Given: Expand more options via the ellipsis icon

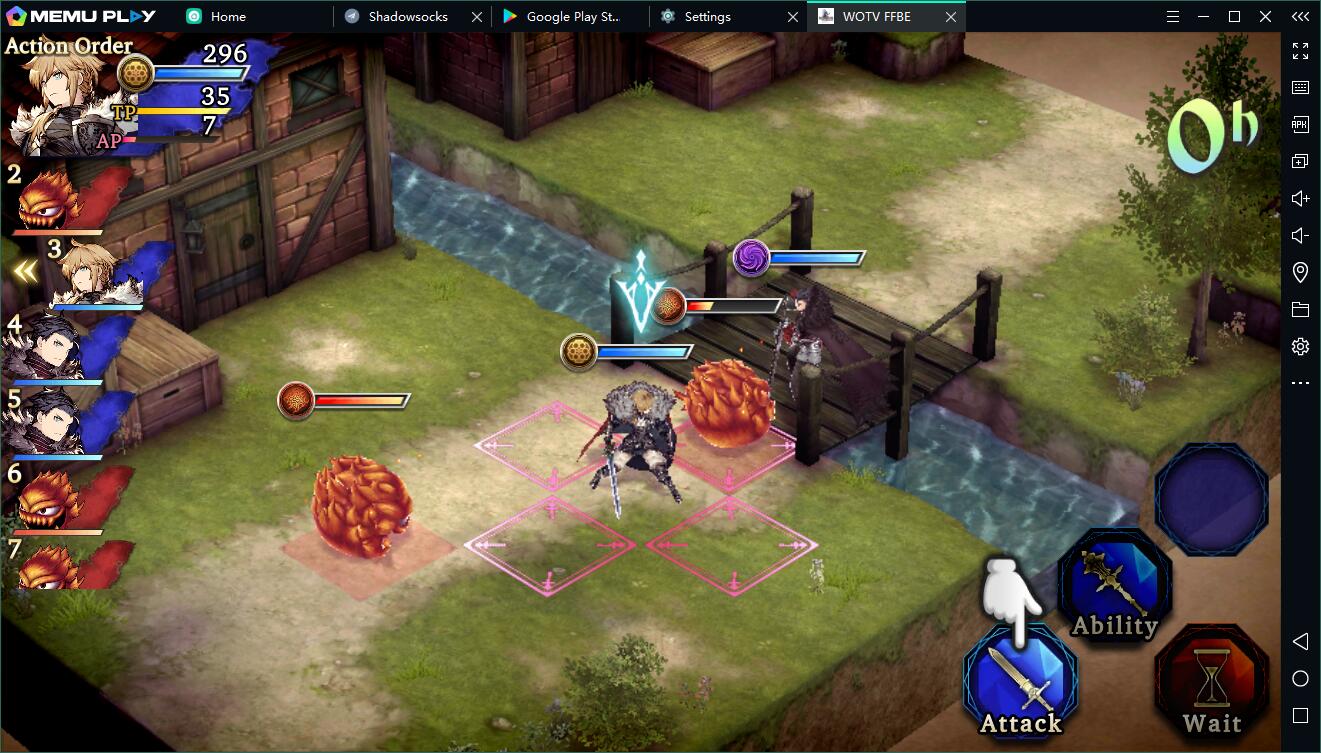Looking at the screenshot, I should click(x=1299, y=382).
